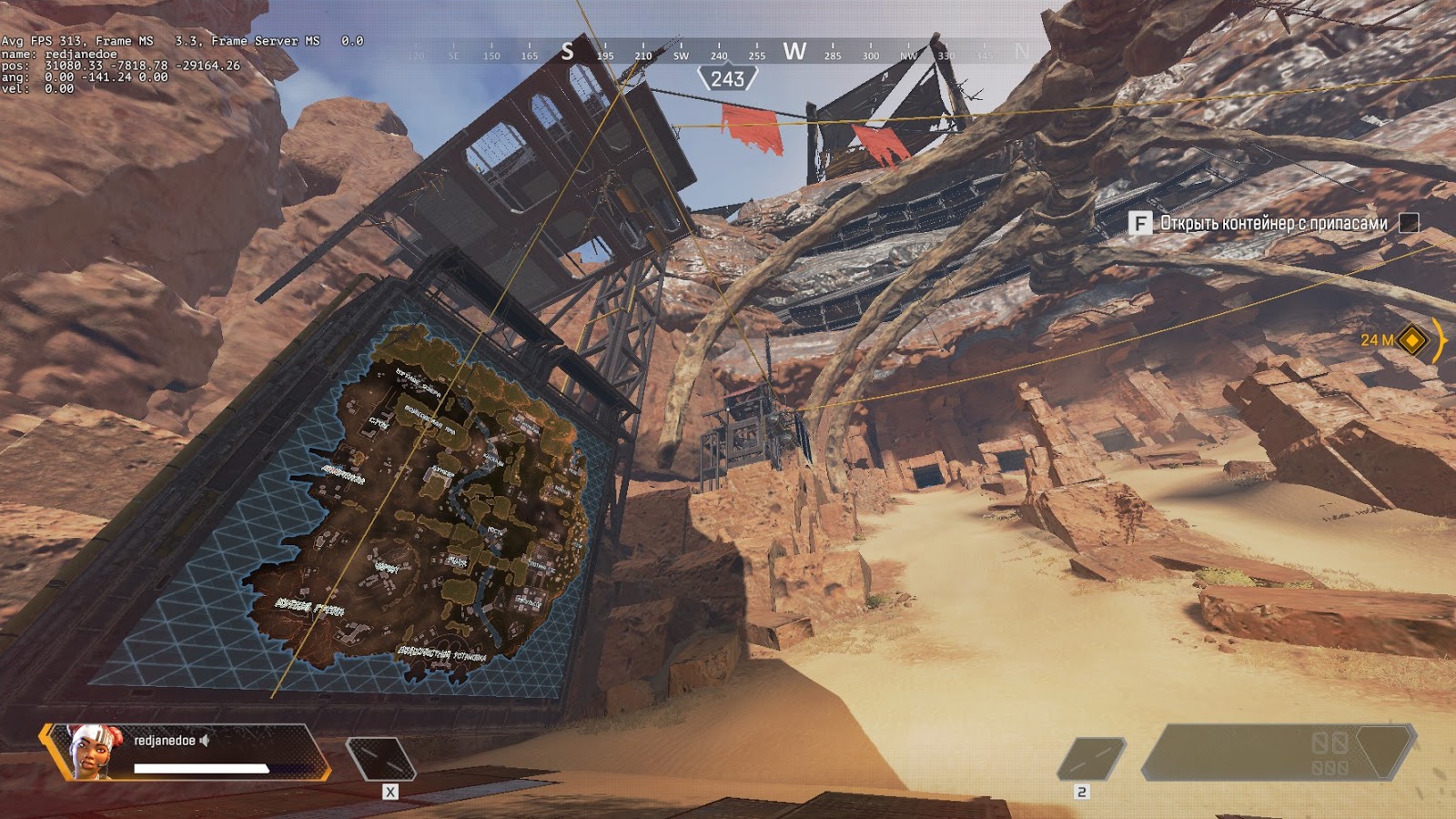The height and width of the screenshot is (819, 1456).
Task: Toggle the speaker icon beside redjanedoe
Action: 205,741
